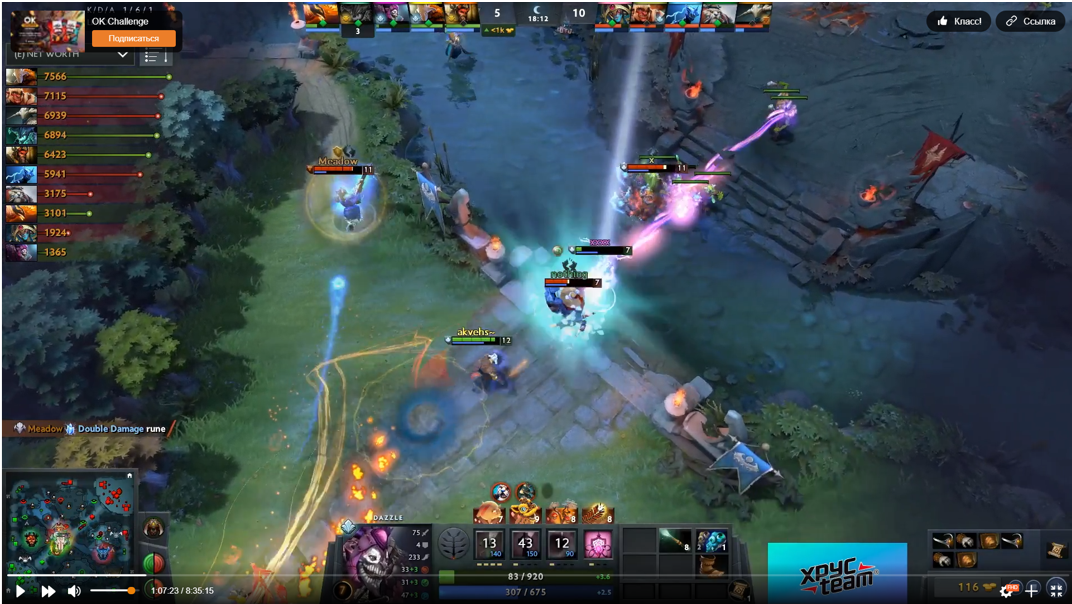Click the gold counter showing 116

click(x=969, y=587)
